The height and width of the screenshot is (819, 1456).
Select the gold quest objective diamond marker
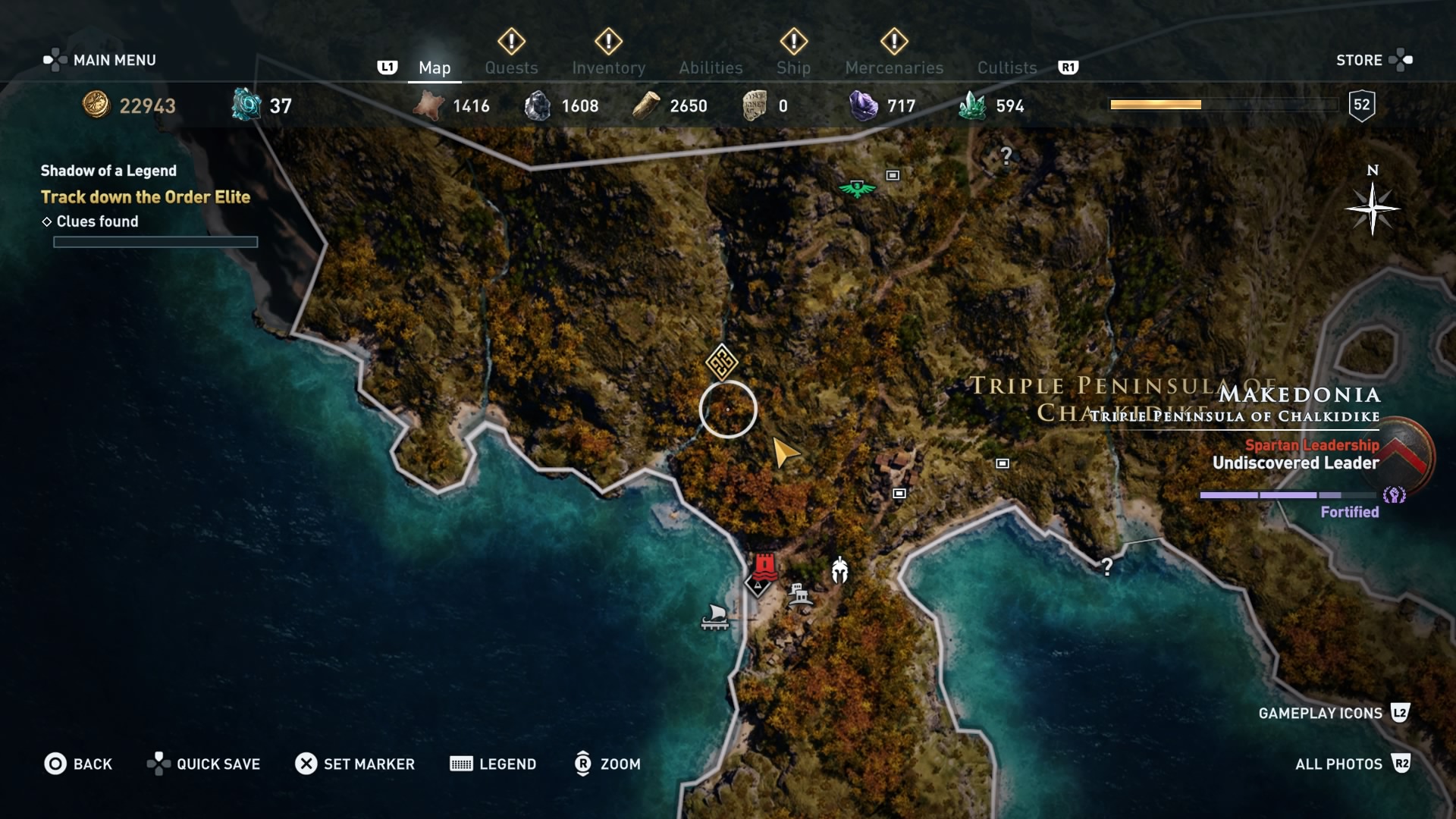(720, 362)
